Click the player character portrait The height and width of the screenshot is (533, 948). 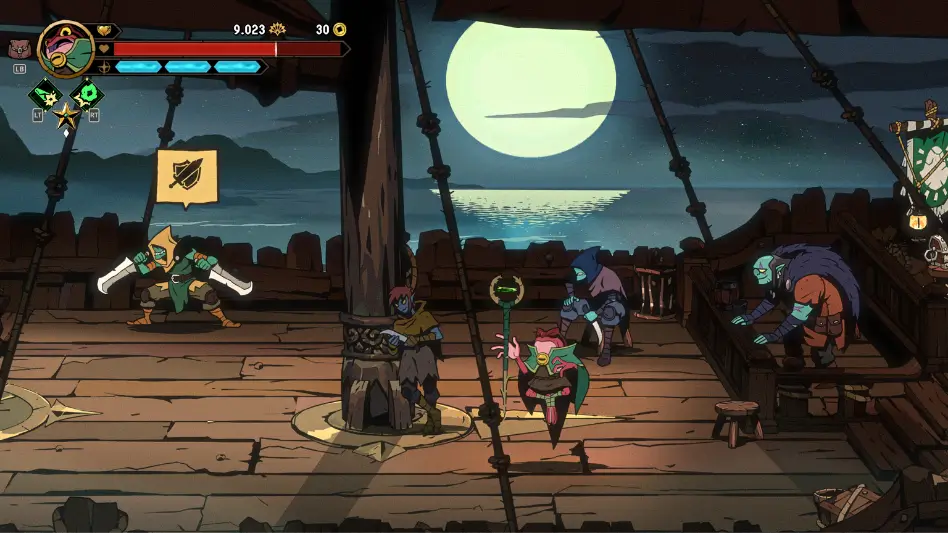pyautogui.click(x=65, y=48)
